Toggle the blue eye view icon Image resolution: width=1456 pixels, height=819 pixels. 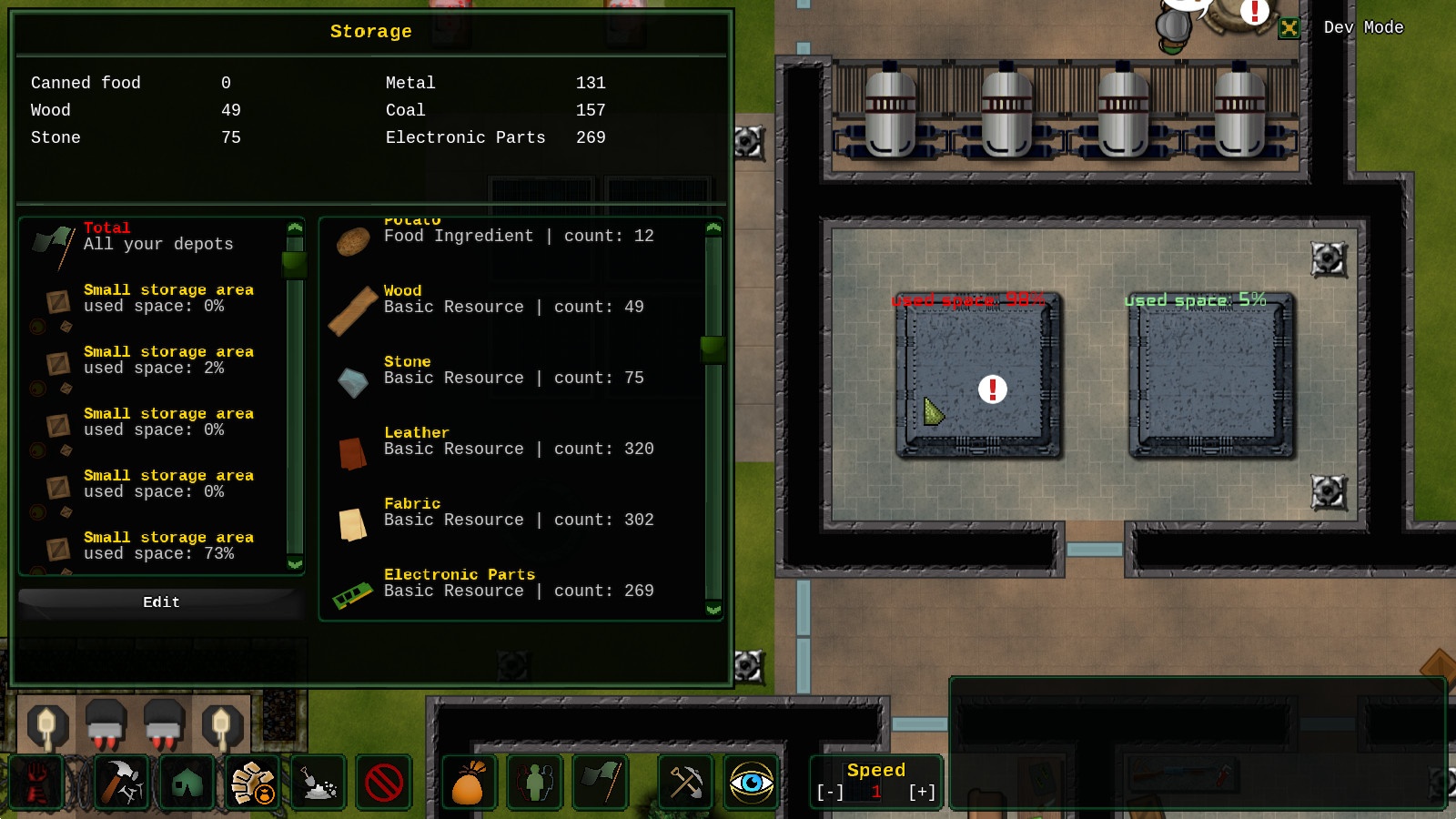click(x=752, y=783)
